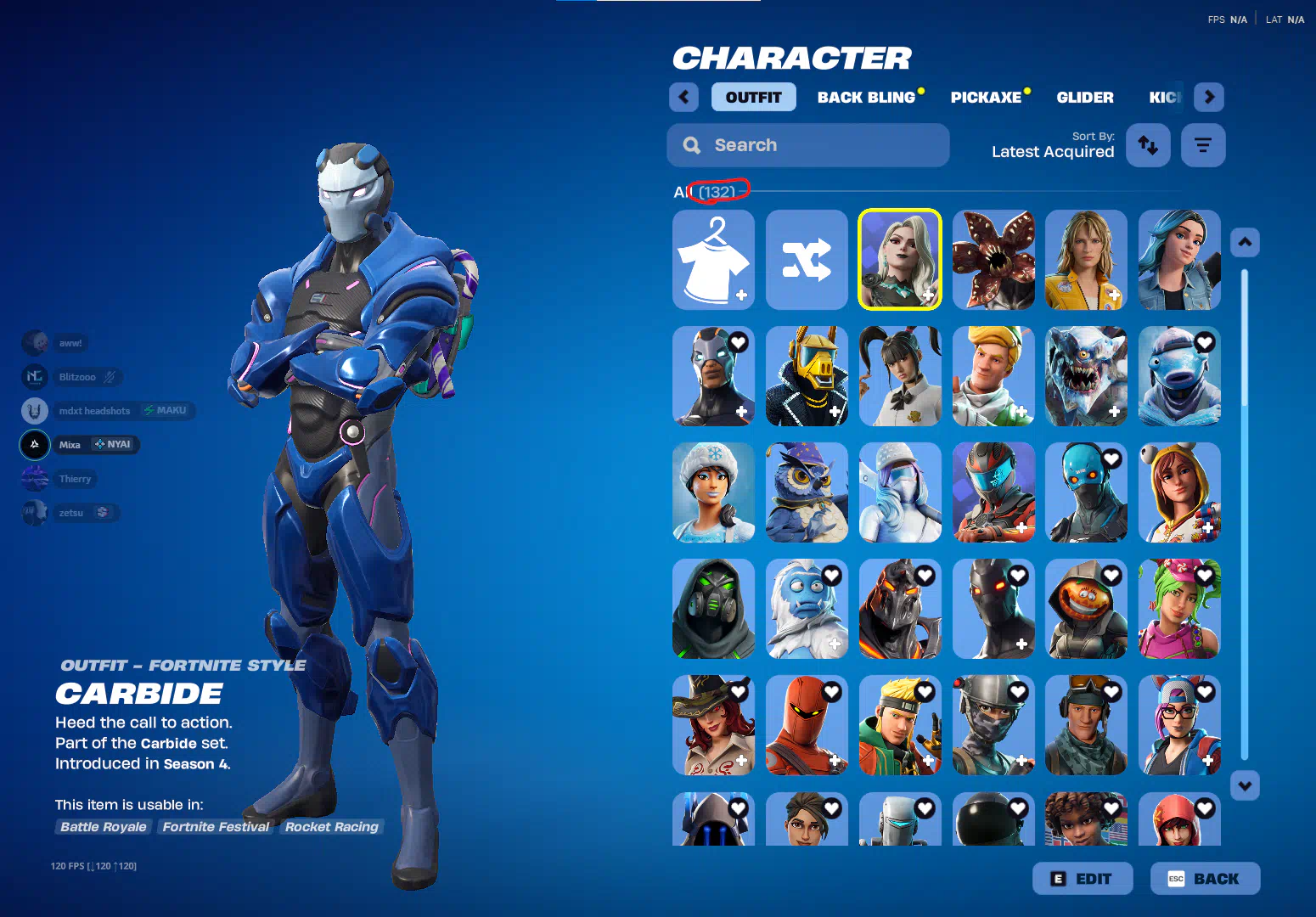
Task: Select the green-haired Zoey outfit
Action: (1179, 609)
